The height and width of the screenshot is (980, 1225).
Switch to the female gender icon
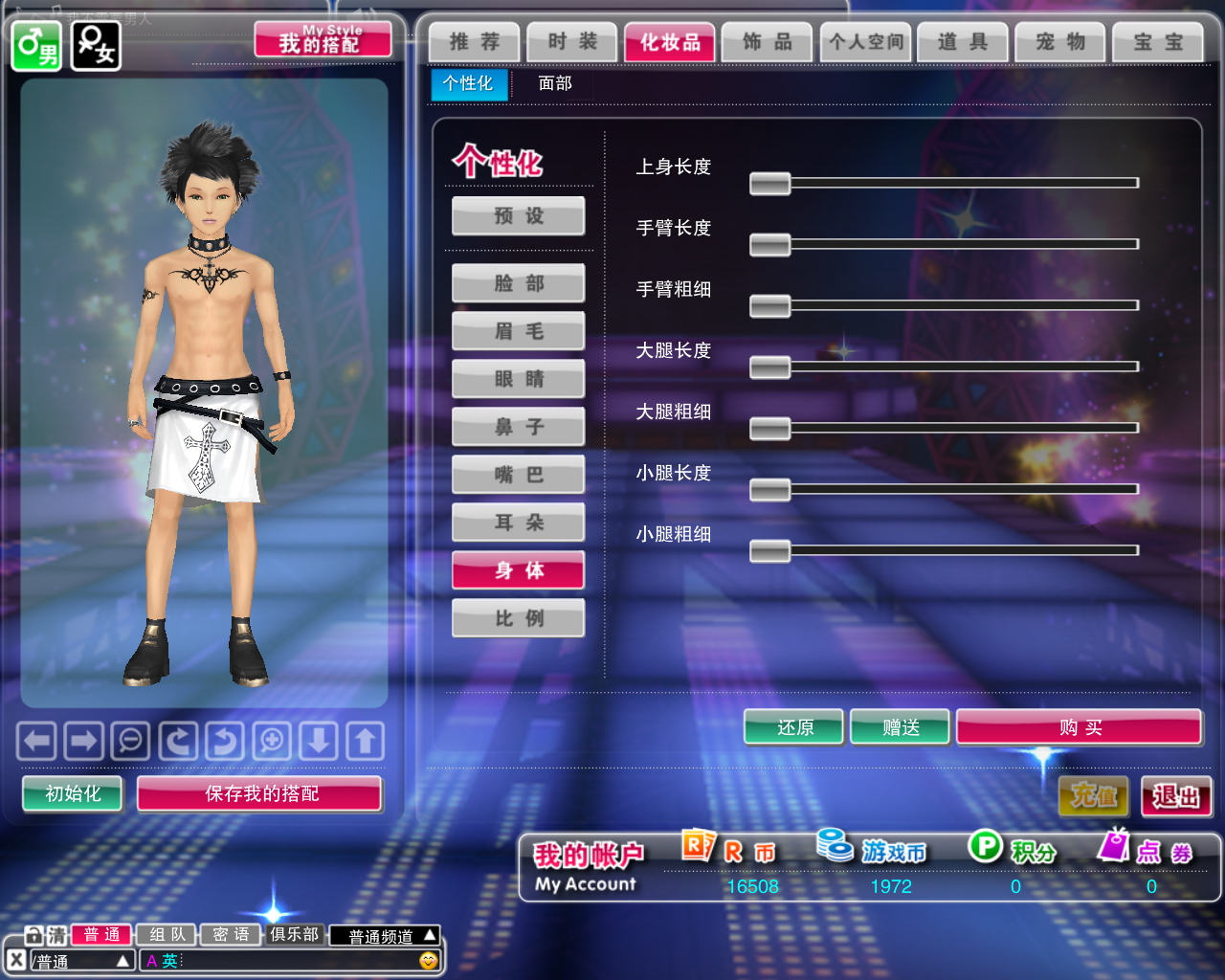click(96, 46)
